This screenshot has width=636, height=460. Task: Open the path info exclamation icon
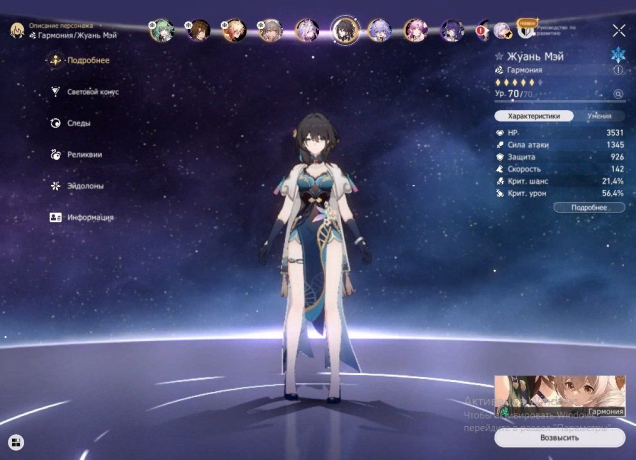tap(618, 71)
